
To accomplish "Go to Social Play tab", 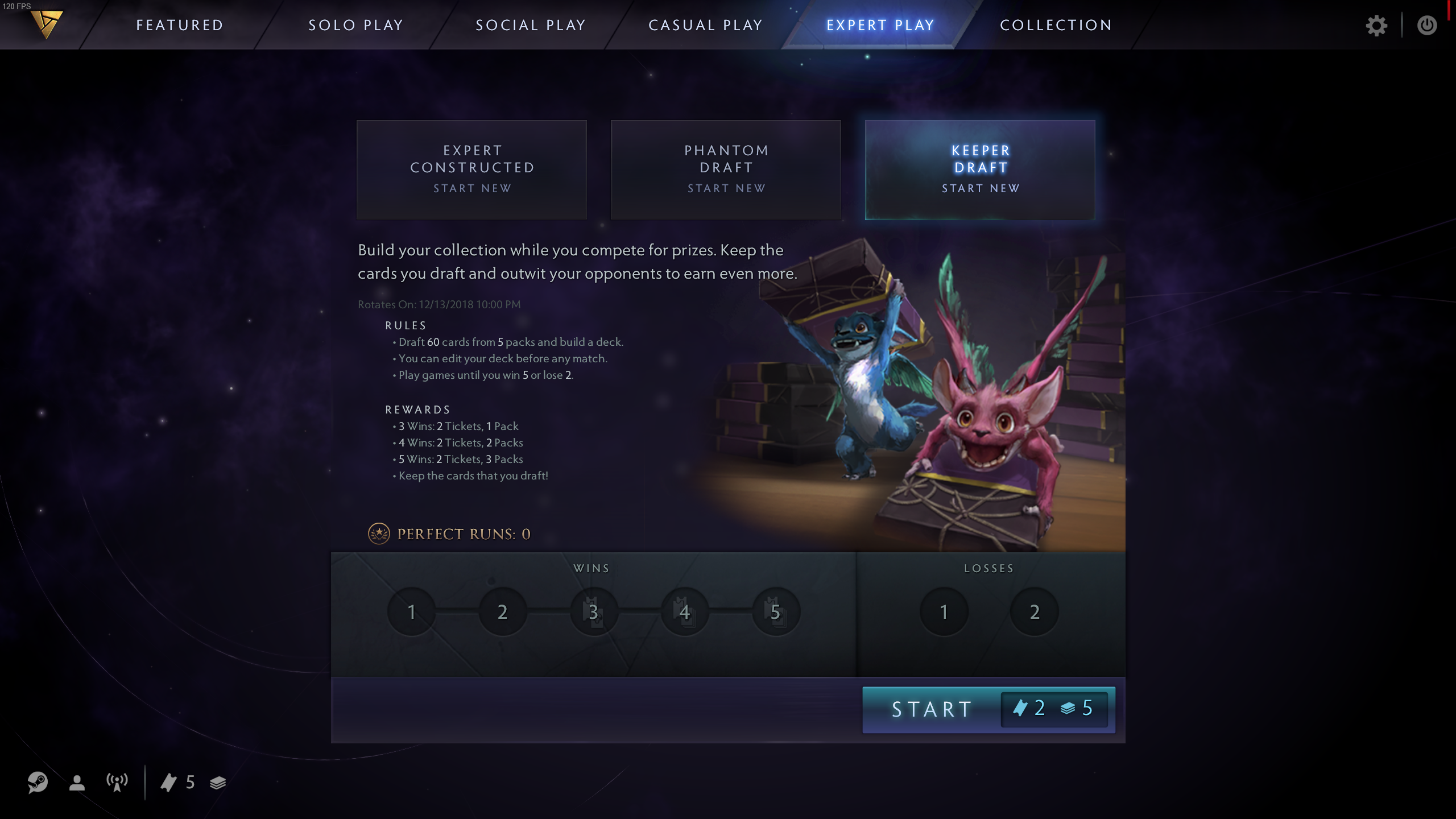I will tap(531, 25).
